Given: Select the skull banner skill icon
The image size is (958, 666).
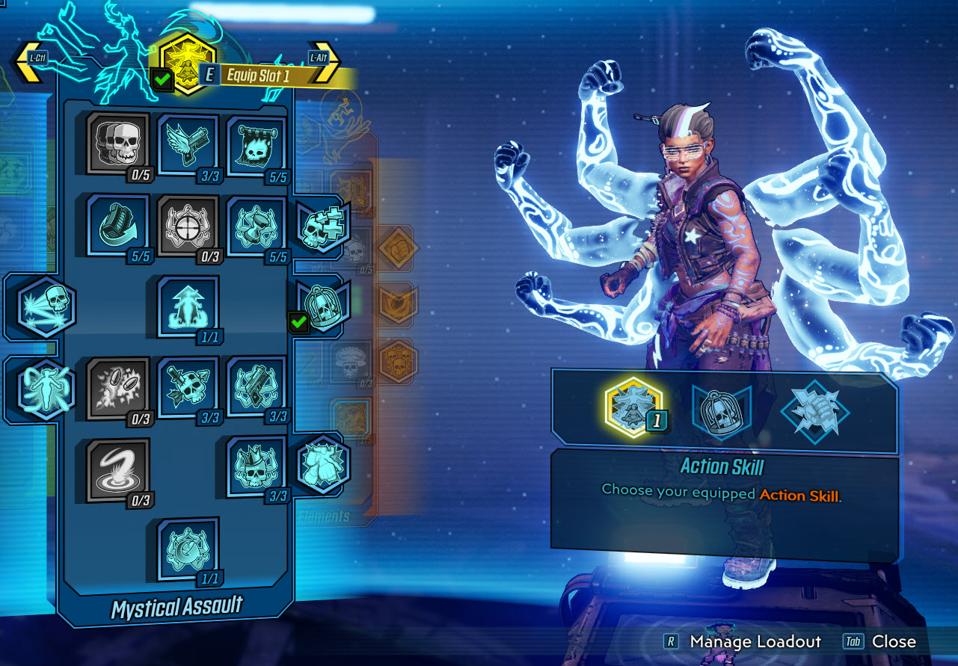Looking at the screenshot, I should click(256, 143).
